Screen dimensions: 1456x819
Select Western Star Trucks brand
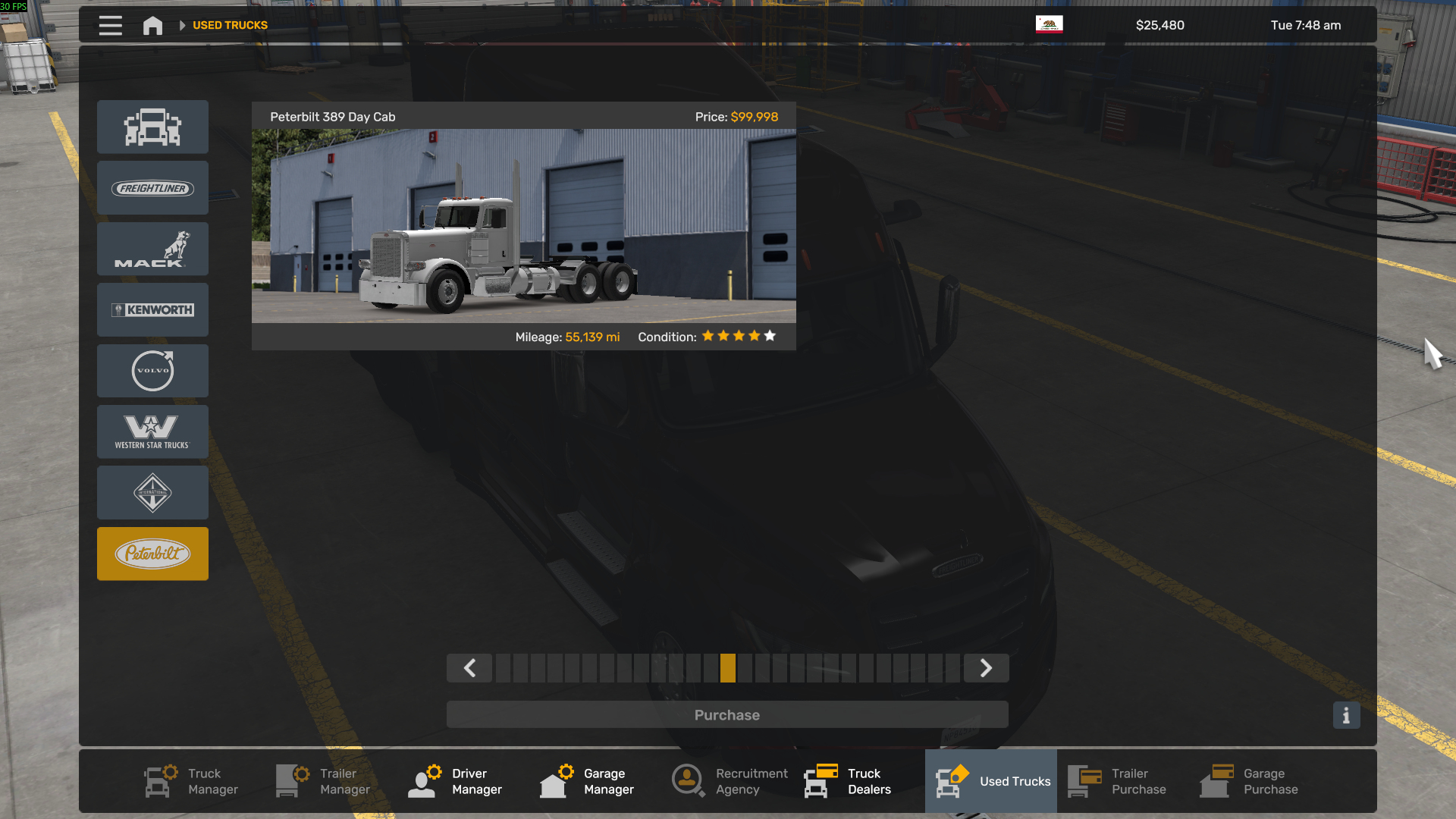coord(152,431)
